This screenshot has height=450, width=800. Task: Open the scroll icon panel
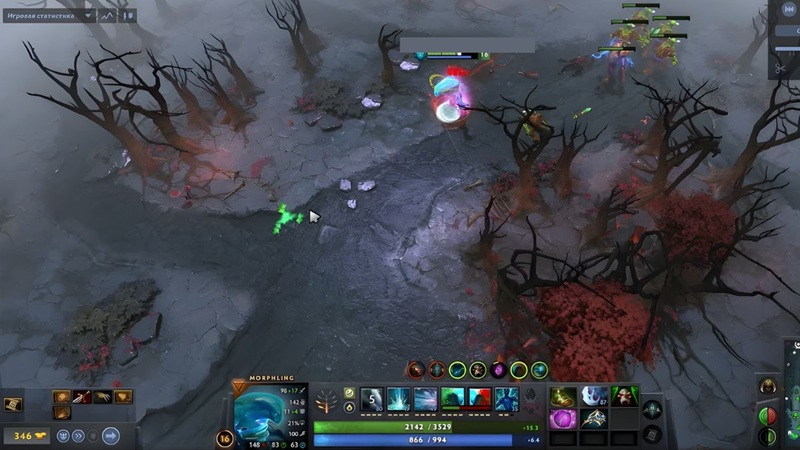[x=13, y=405]
